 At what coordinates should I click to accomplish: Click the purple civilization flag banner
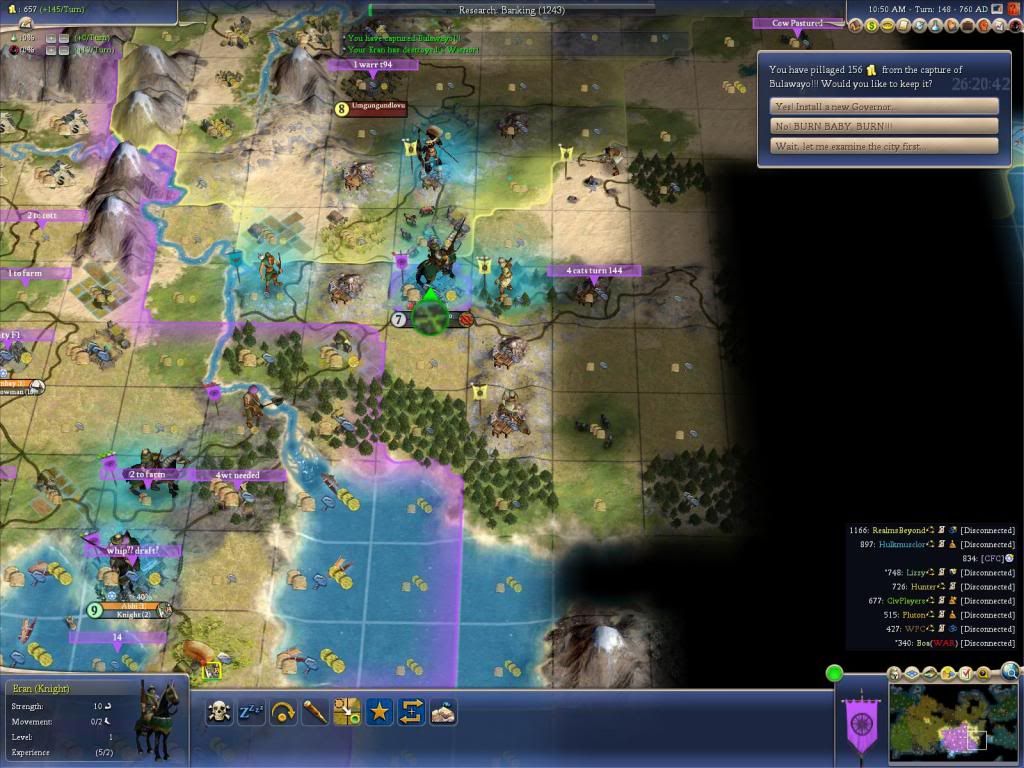860,719
